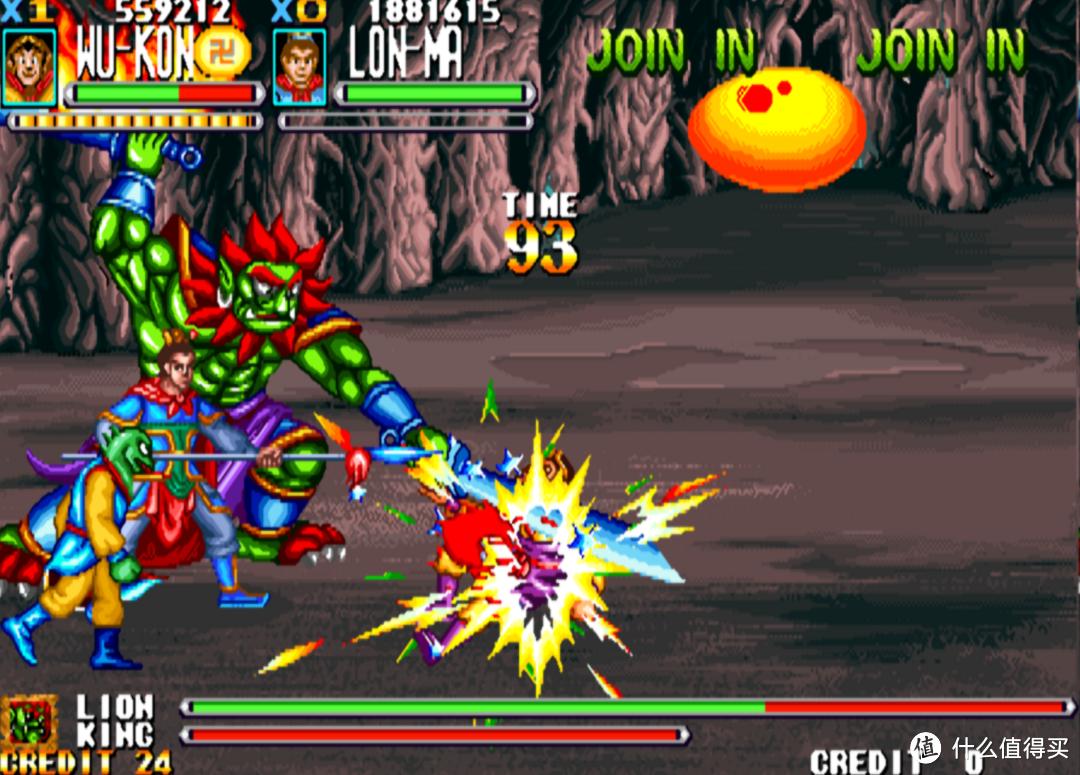This screenshot has height=775, width=1080.
Task: Click Wu-Kong's player portrait
Action: [28, 66]
